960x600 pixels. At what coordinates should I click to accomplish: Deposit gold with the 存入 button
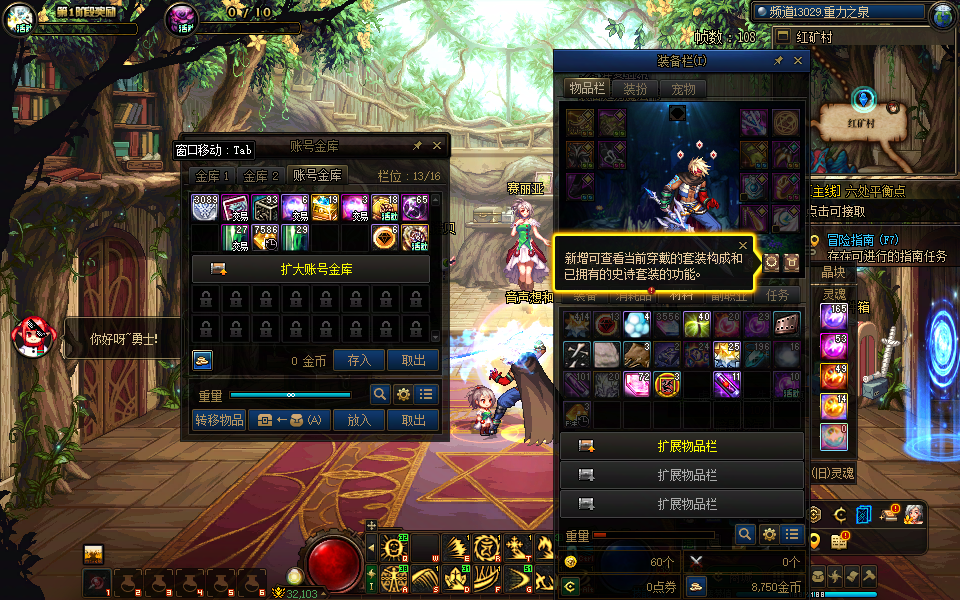pyautogui.click(x=358, y=361)
